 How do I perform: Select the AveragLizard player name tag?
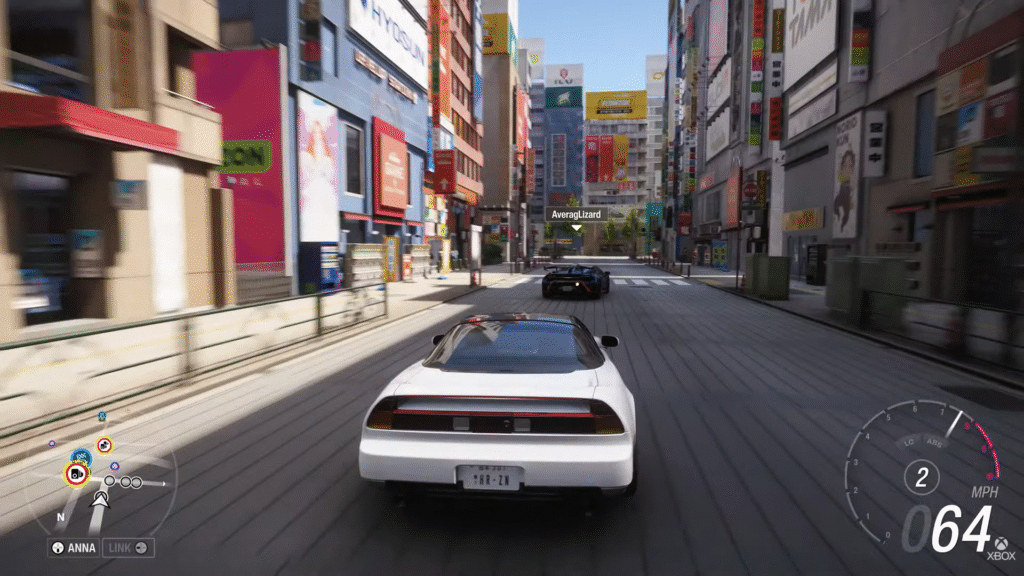click(x=576, y=214)
